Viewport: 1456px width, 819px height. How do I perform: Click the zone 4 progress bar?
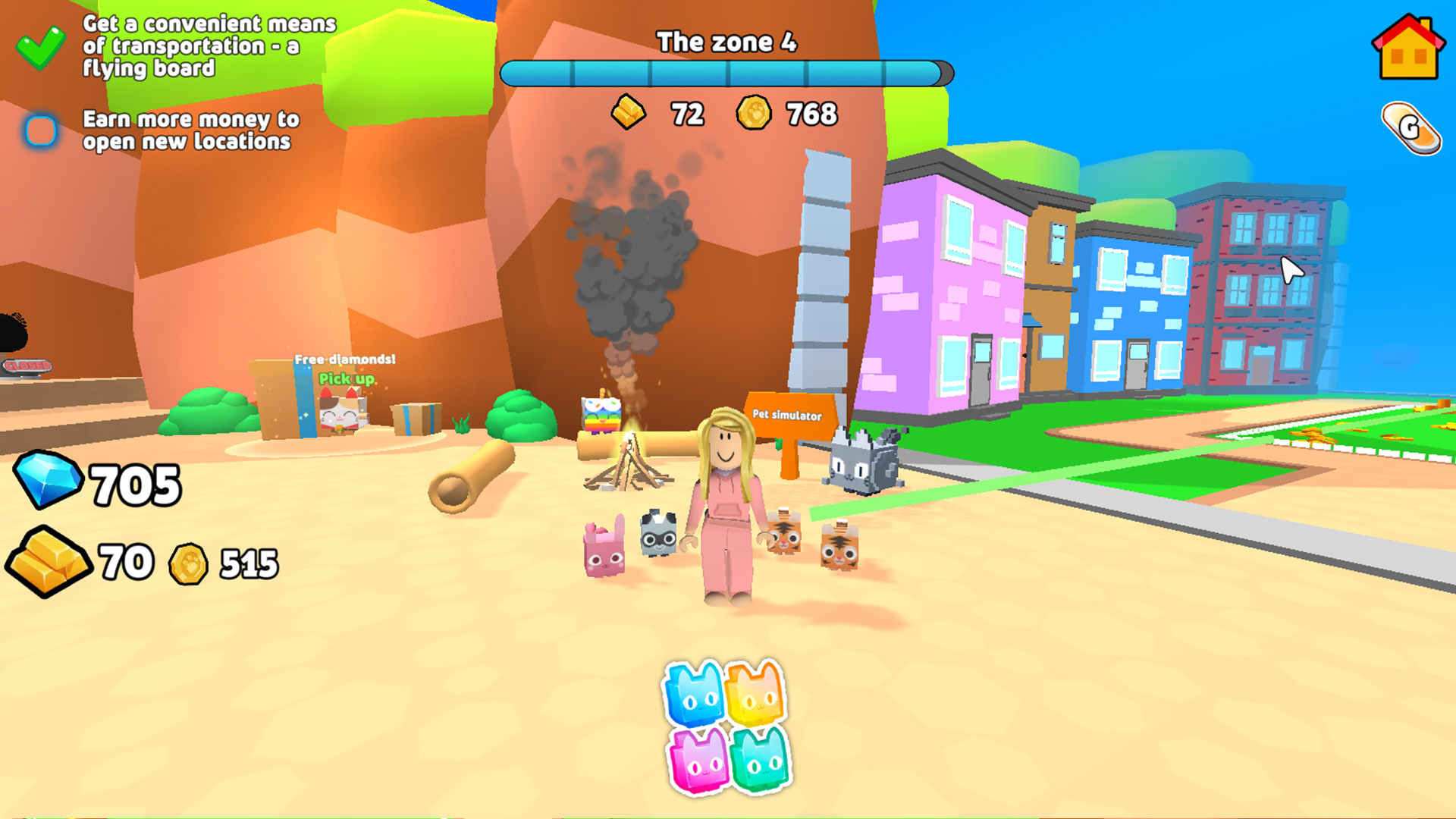click(726, 74)
